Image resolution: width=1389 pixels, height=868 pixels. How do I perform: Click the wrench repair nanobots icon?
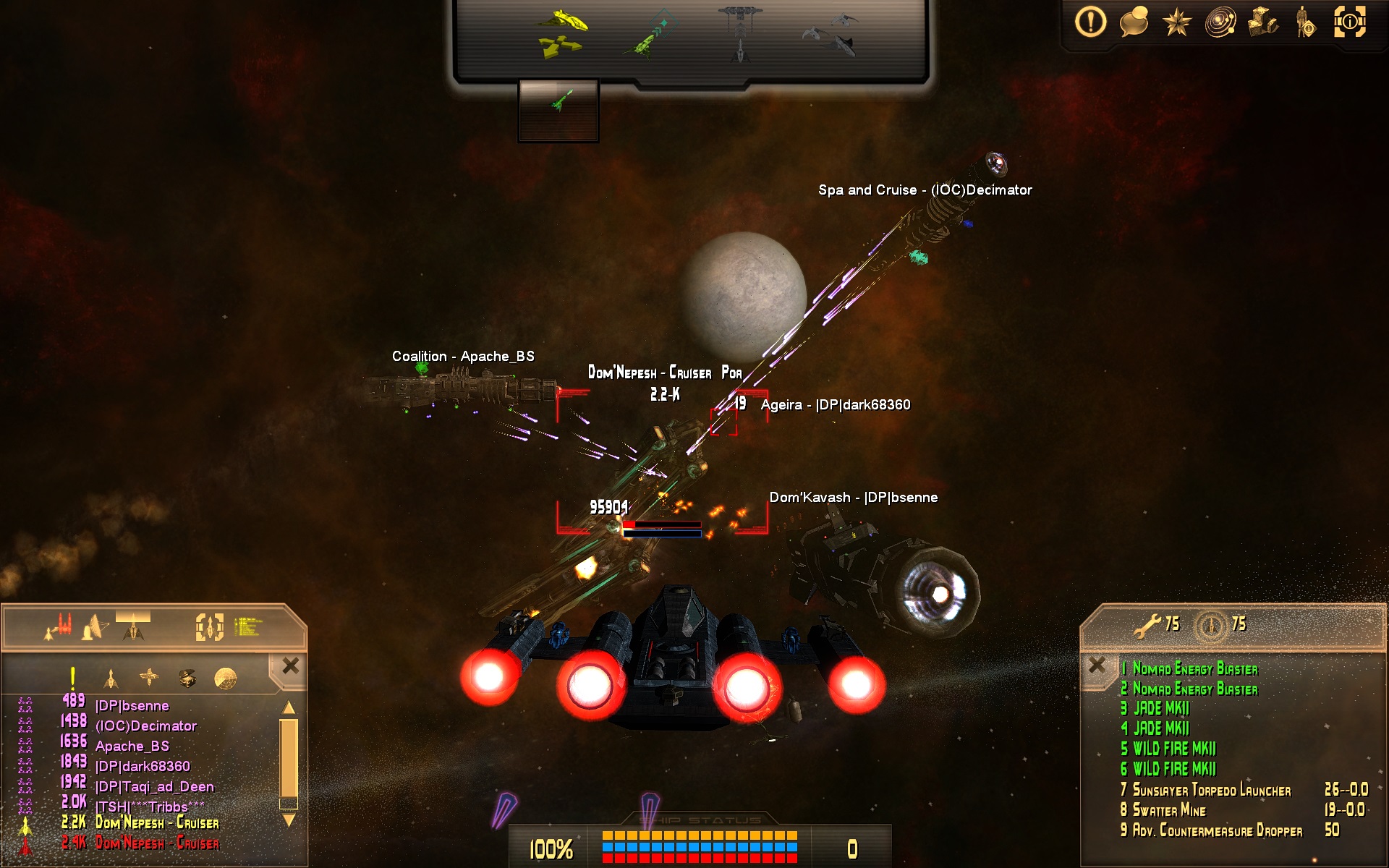click(1147, 625)
